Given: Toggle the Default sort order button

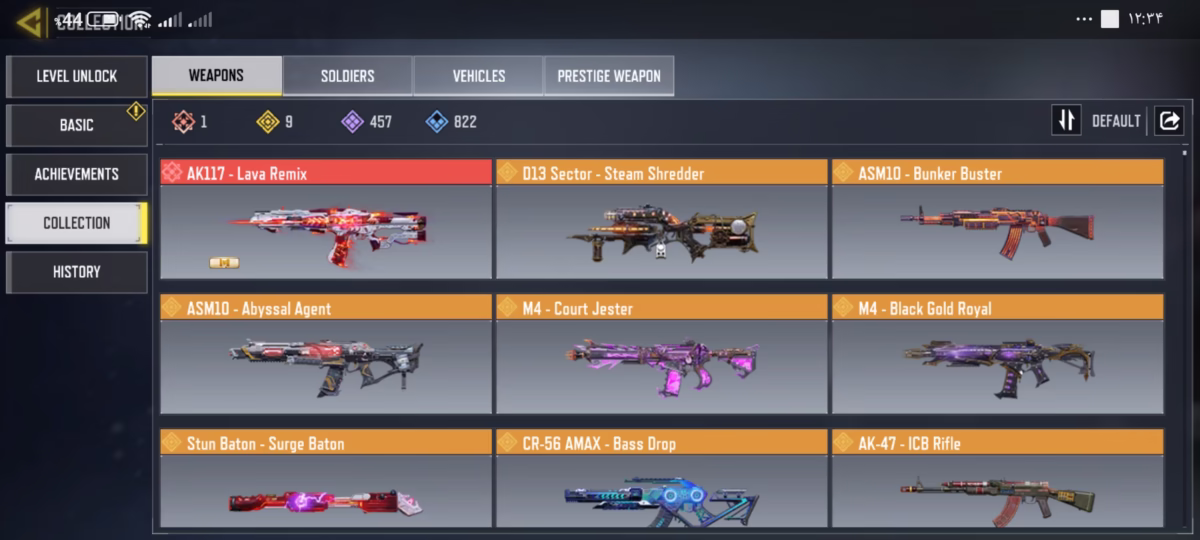Looking at the screenshot, I should click(x=1067, y=121).
